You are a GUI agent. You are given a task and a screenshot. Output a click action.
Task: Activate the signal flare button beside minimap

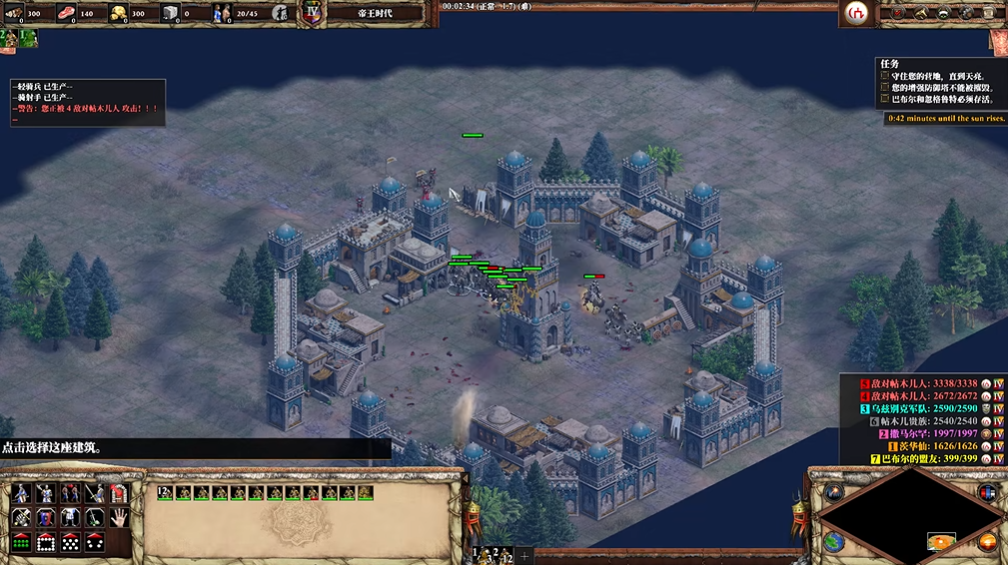[x=834, y=491]
